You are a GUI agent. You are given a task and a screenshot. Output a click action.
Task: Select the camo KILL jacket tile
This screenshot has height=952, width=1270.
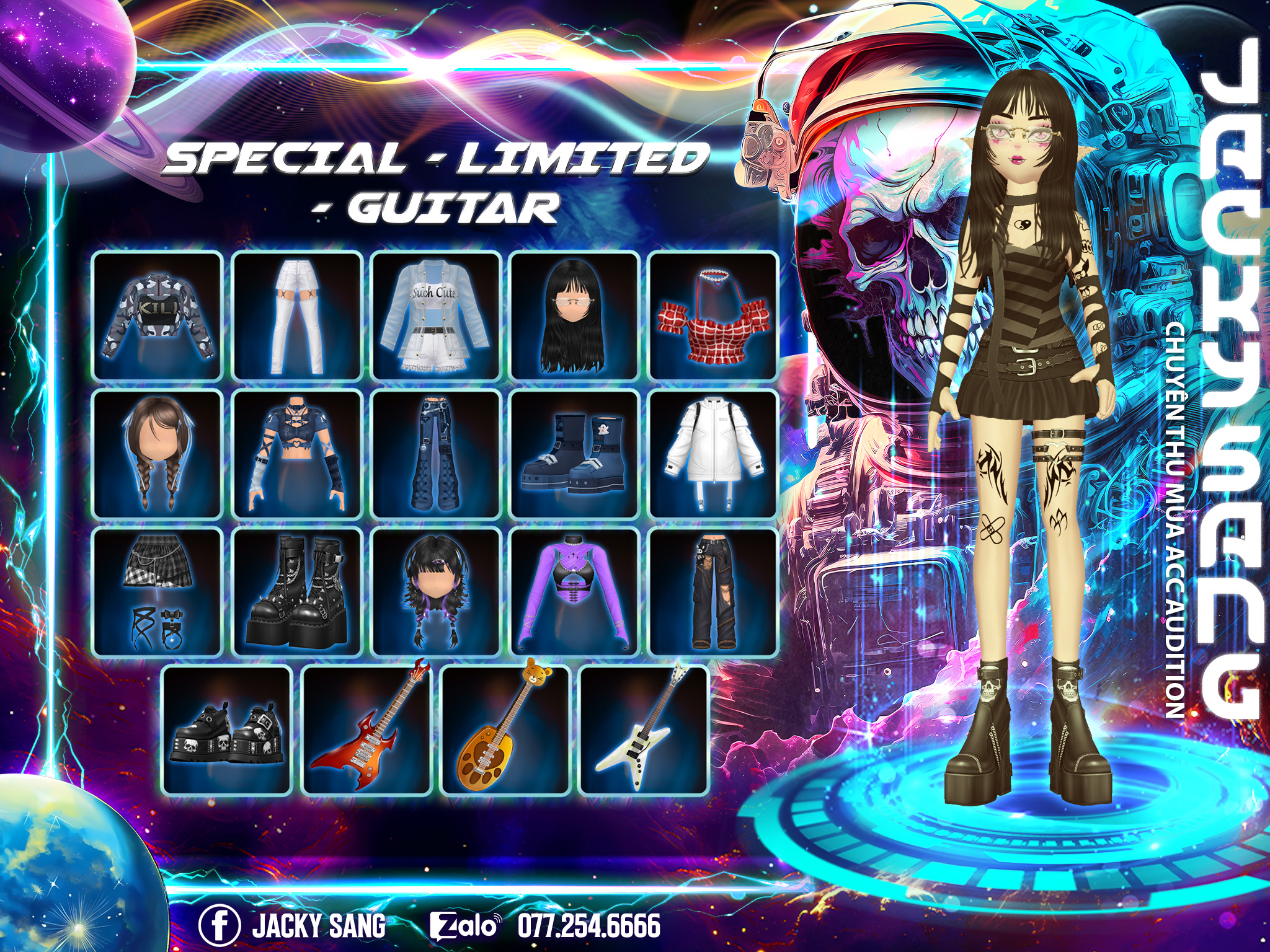click(x=158, y=315)
